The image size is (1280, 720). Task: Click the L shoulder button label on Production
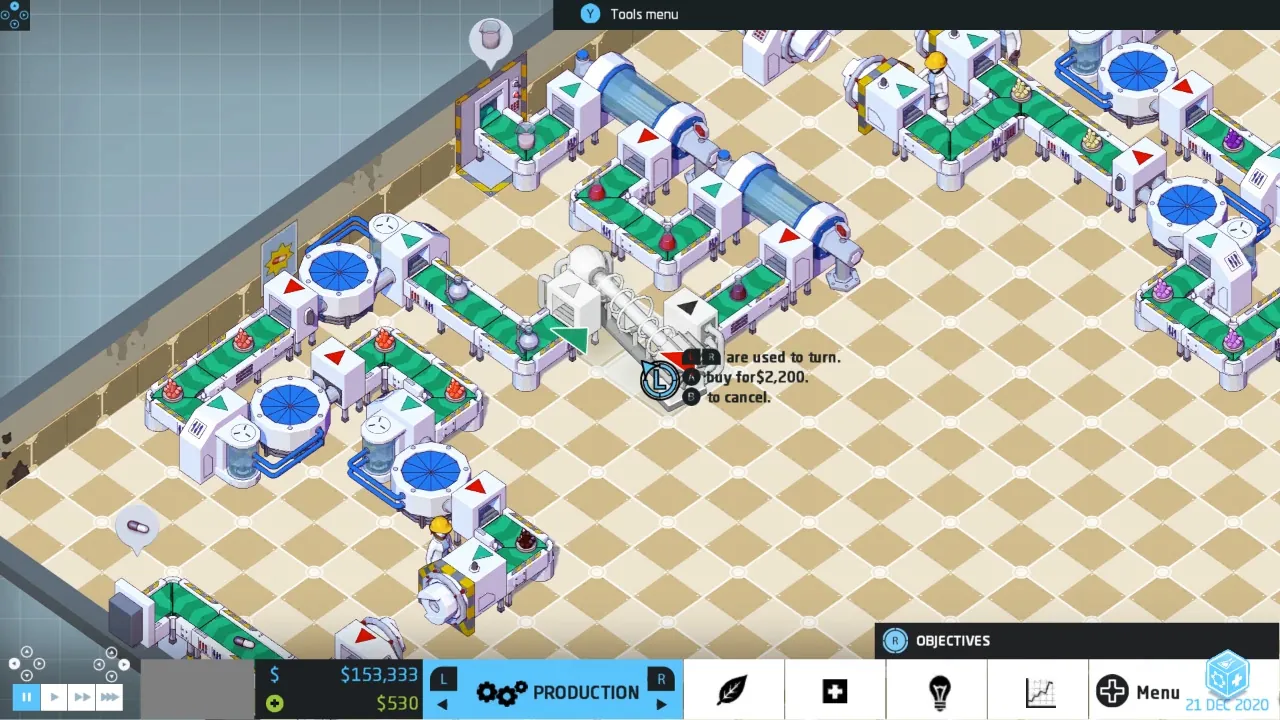coord(443,678)
